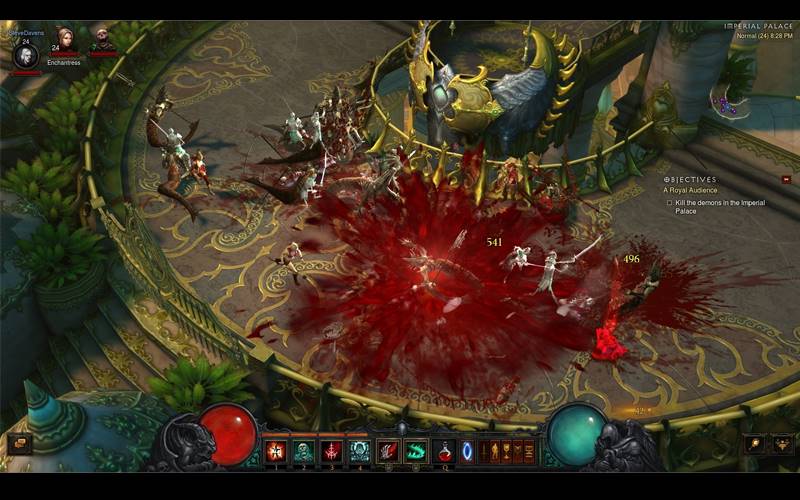Drink the red health potion
Viewport: 800px width, 500px height.
point(444,451)
